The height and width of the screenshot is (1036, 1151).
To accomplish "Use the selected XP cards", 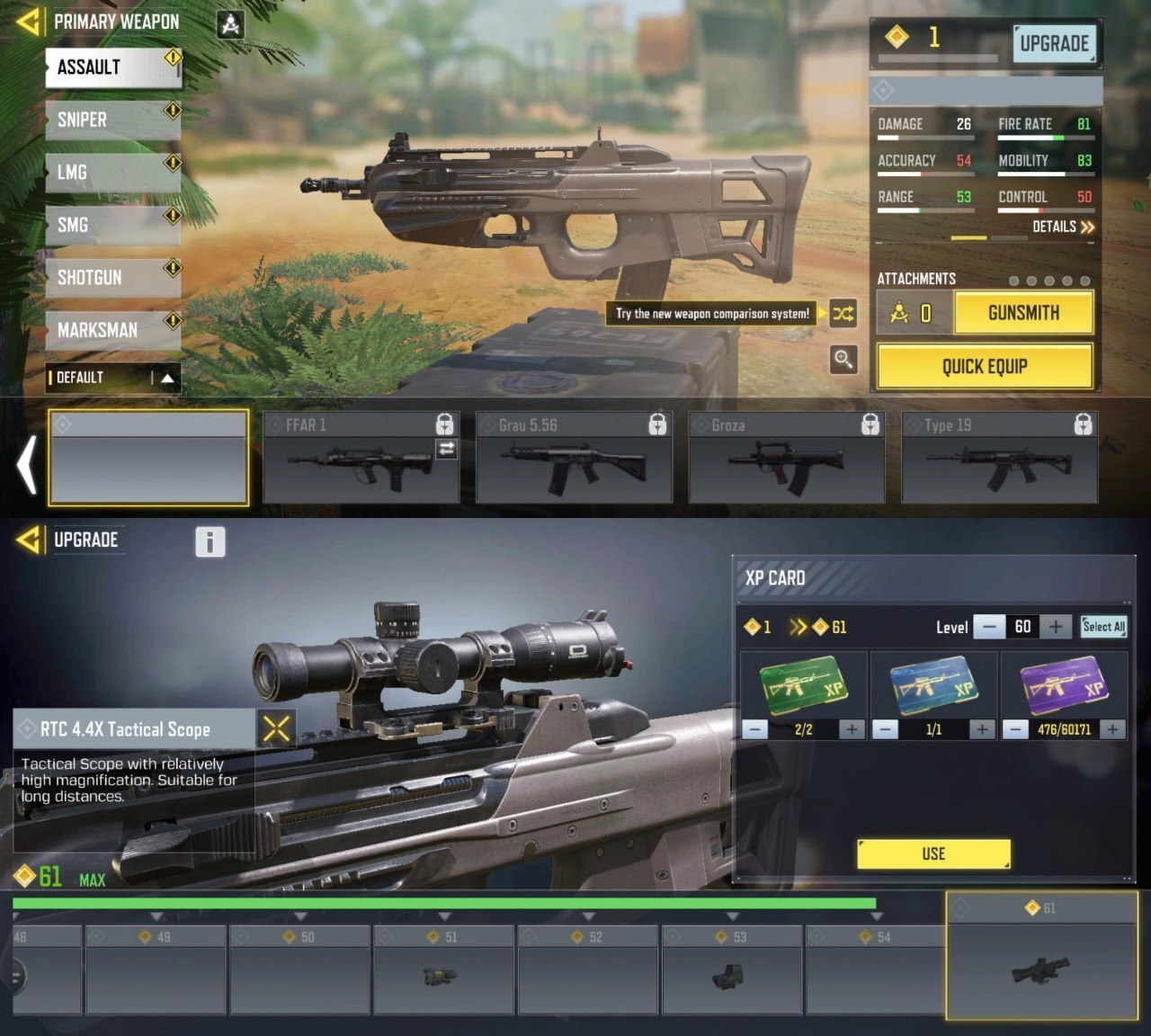I will pyautogui.click(x=933, y=853).
